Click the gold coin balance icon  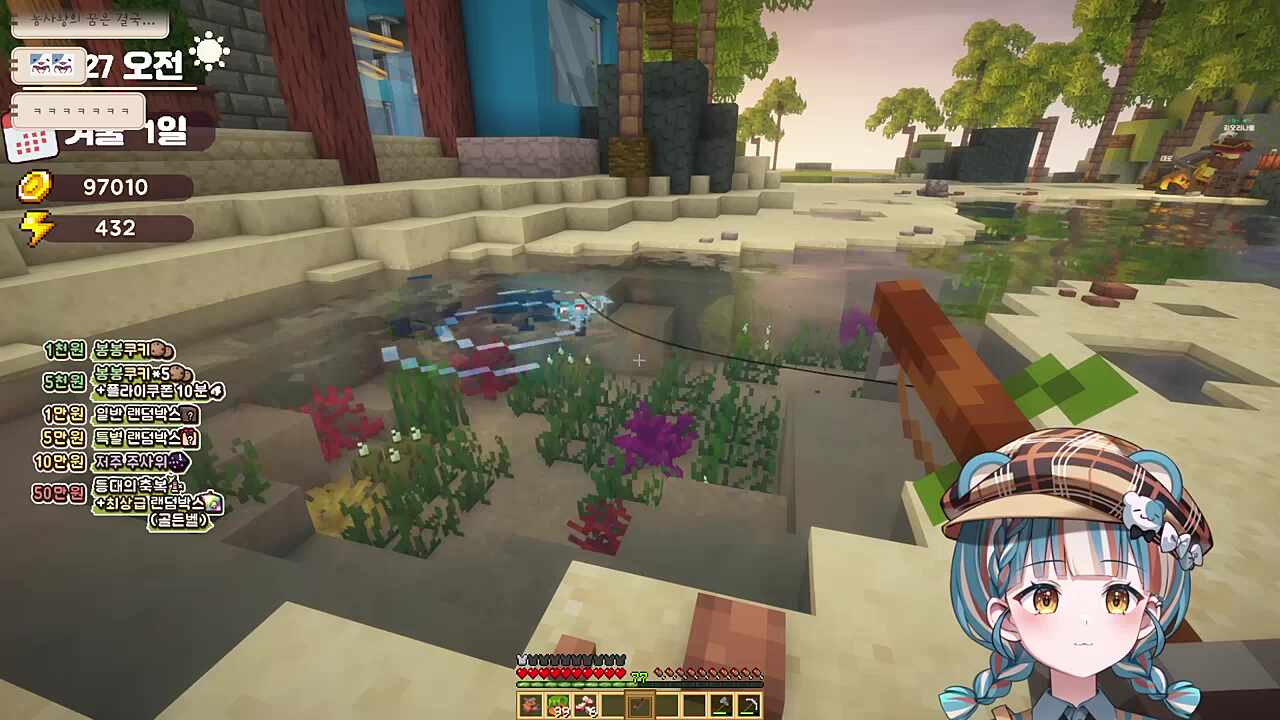coord(35,187)
